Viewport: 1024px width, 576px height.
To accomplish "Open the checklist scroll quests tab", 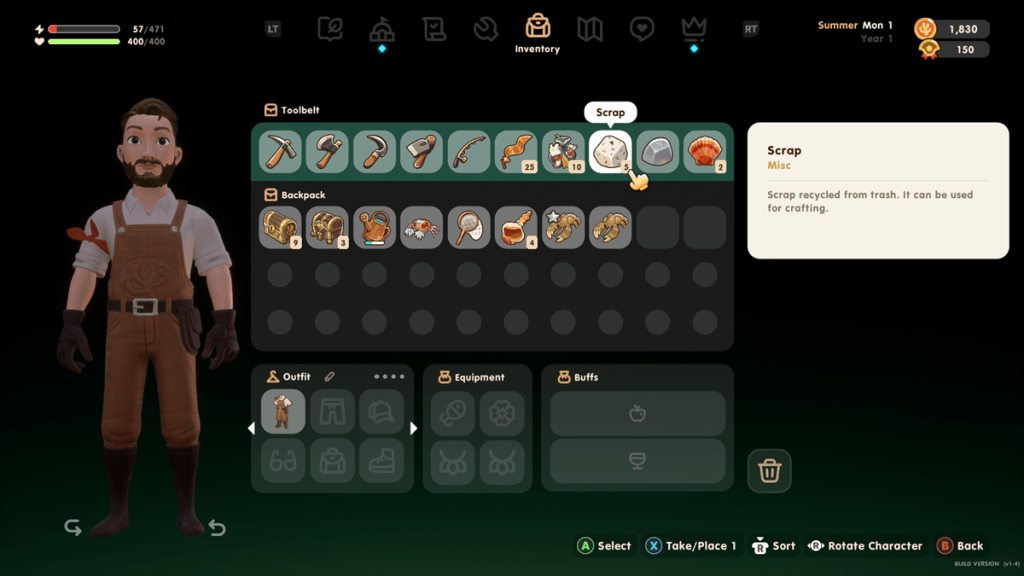I will pyautogui.click(x=434, y=29).
